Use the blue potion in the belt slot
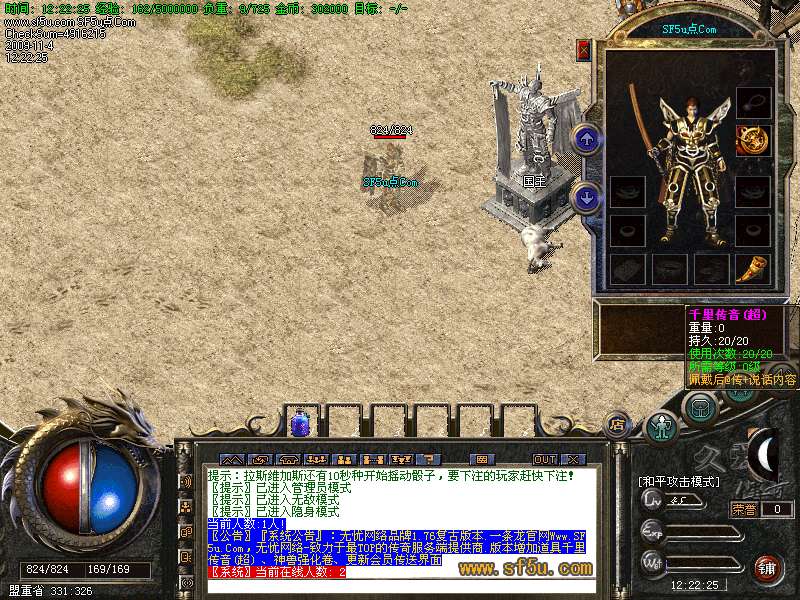Viewport: 800px width, 600px height. click(x=299, y=423)
